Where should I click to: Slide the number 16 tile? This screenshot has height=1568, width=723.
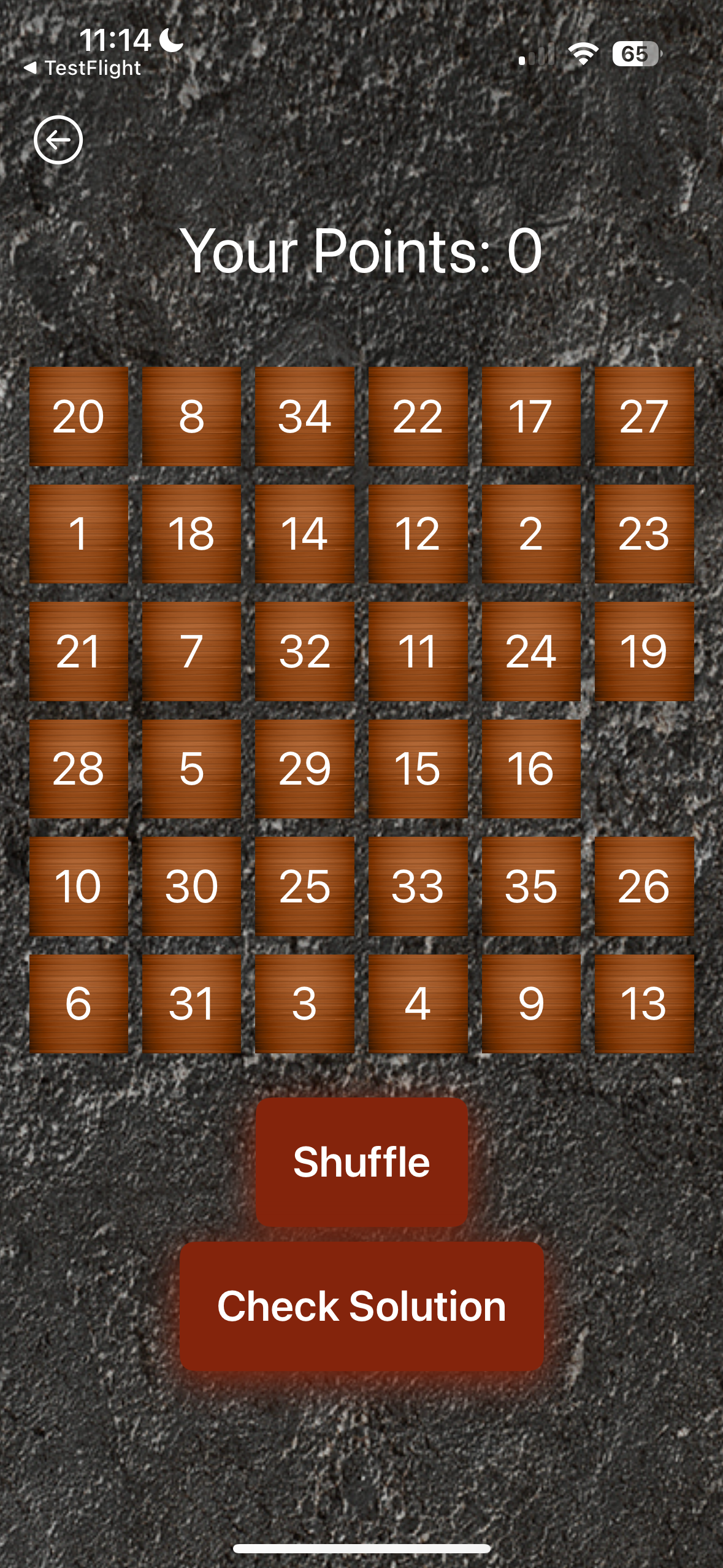point(531,769)
